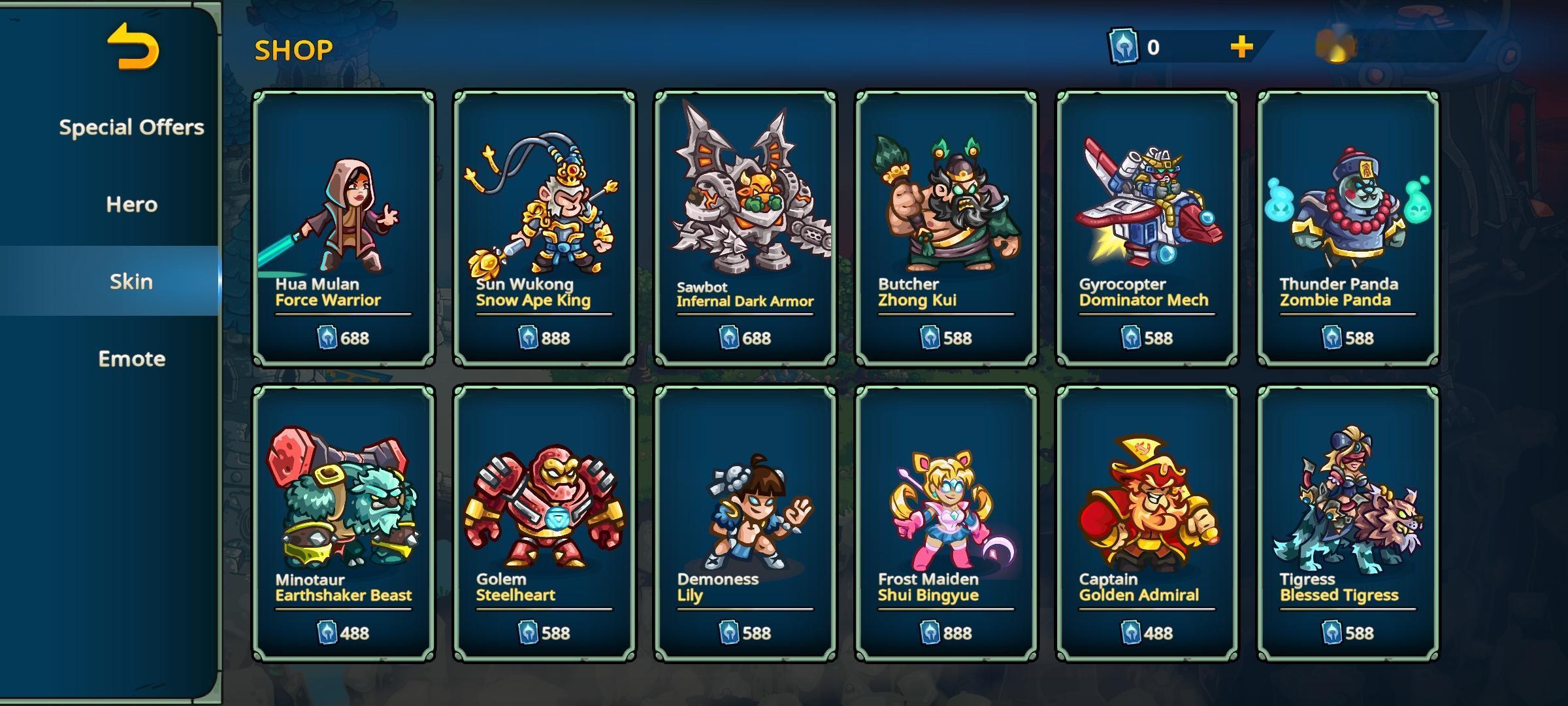1568x706 pixels.
Task: Go back with the yellow return arrow
Action: tap(133, 47)
